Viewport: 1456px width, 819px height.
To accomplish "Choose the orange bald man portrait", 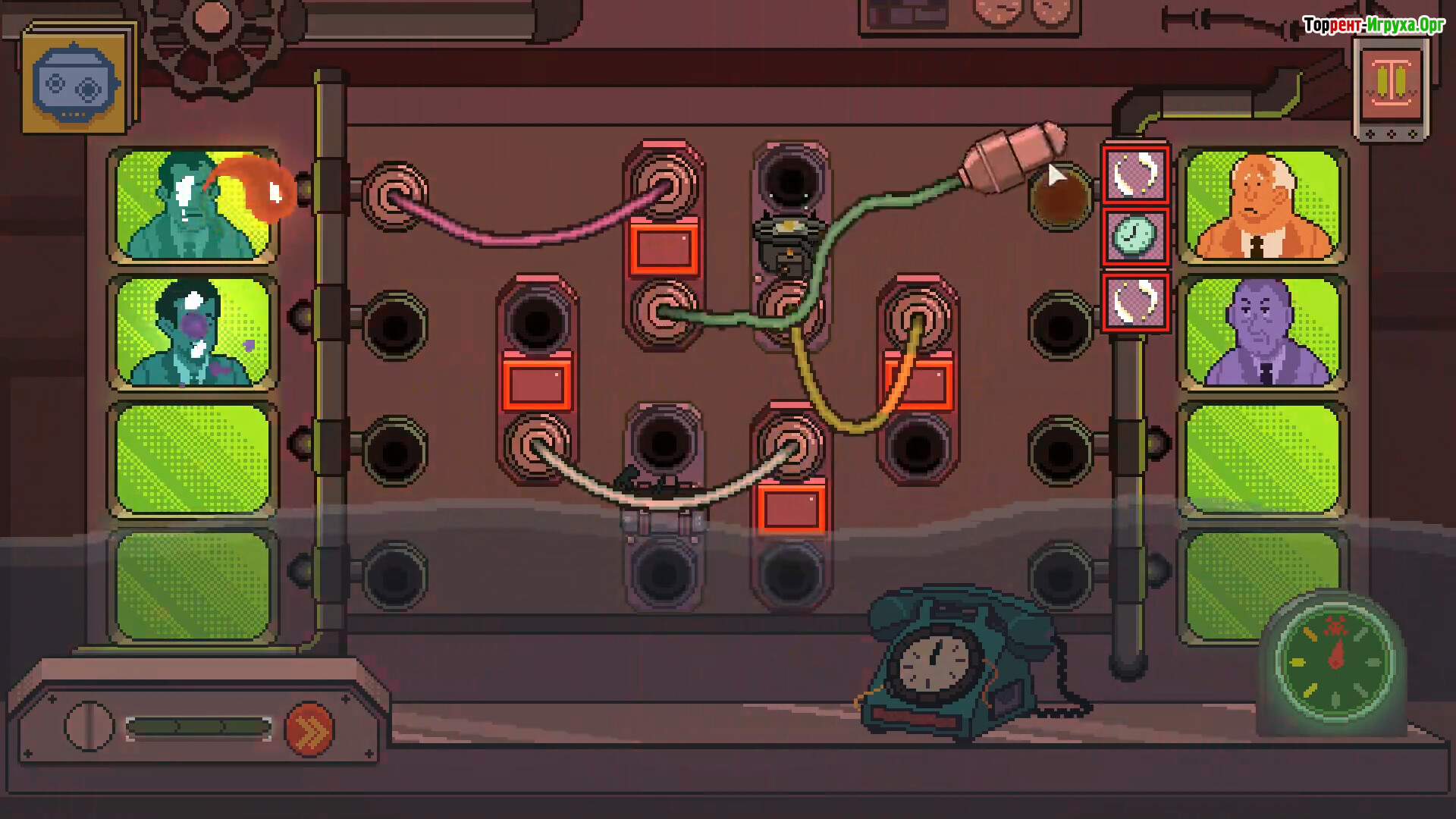I will point(1262,206).
